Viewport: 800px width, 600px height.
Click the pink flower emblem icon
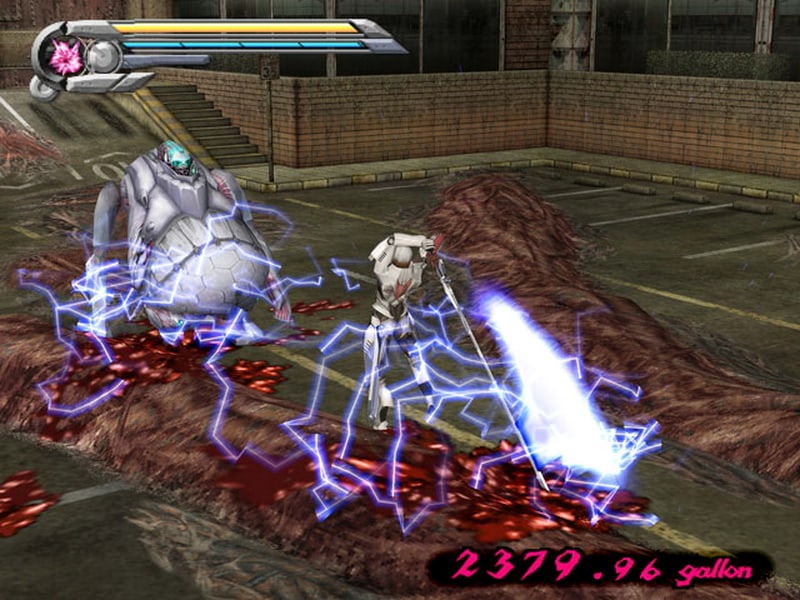coord(66,57)
